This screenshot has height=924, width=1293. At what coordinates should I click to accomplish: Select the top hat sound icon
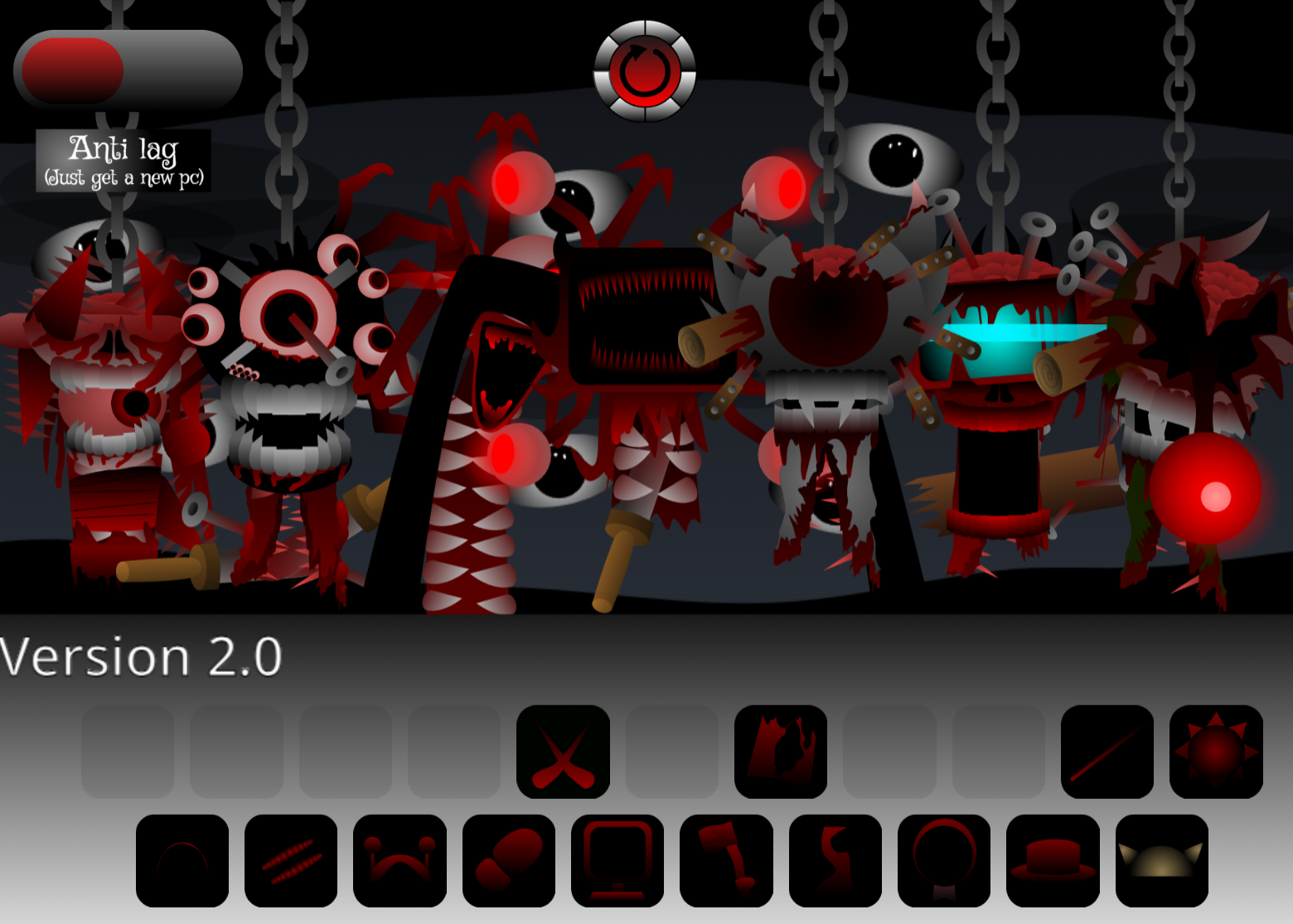(1053, 862)
